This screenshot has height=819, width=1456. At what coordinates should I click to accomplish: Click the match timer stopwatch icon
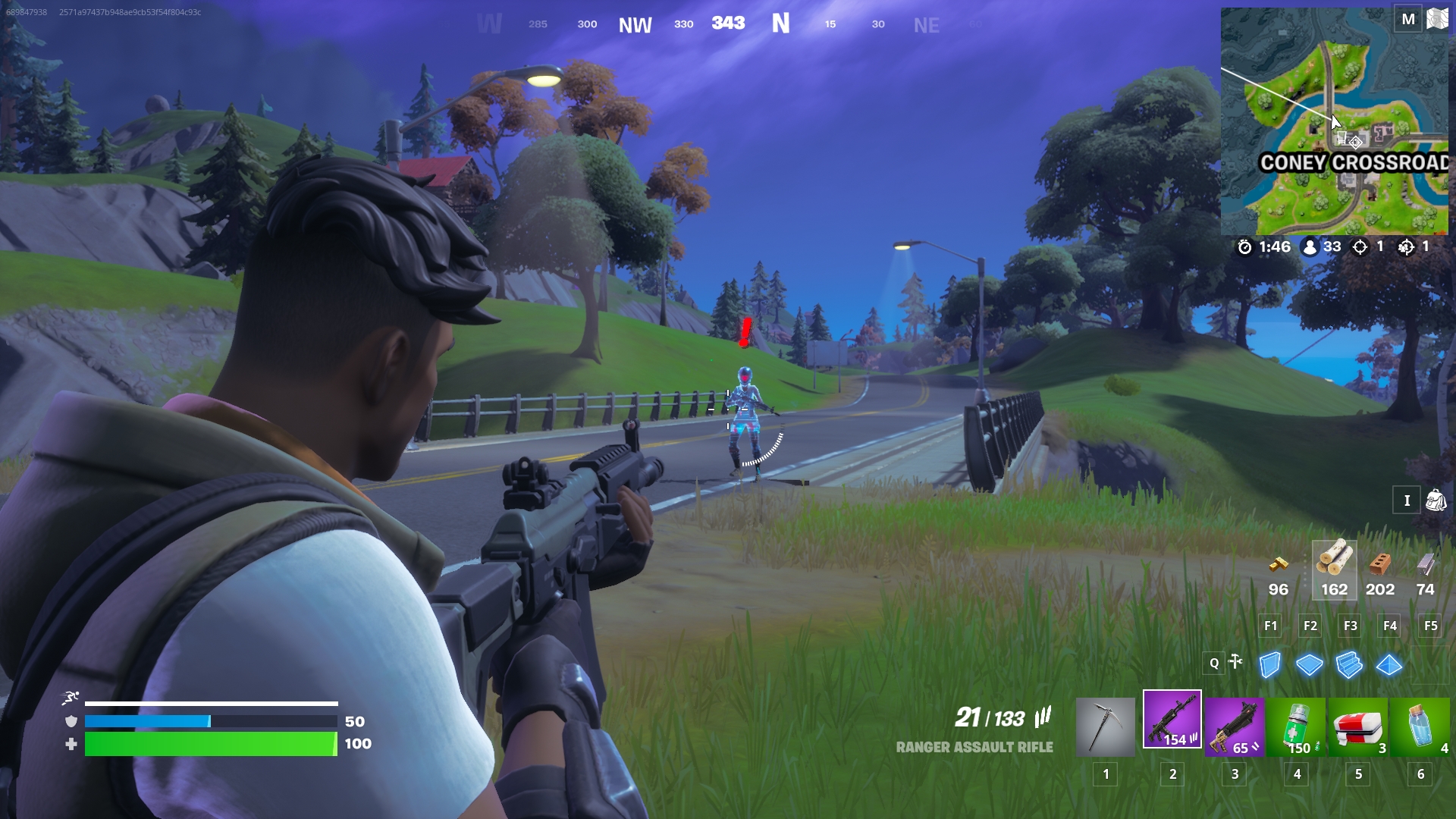(x=1245, y=246)
